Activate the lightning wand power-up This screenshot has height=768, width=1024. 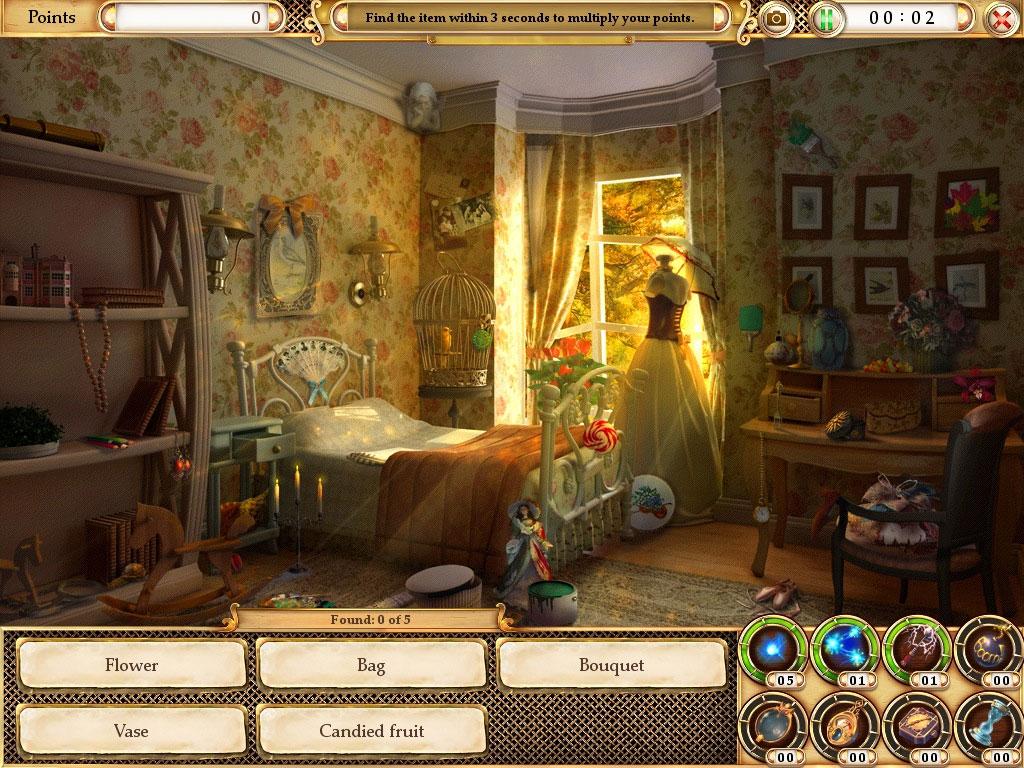(915, 647)
